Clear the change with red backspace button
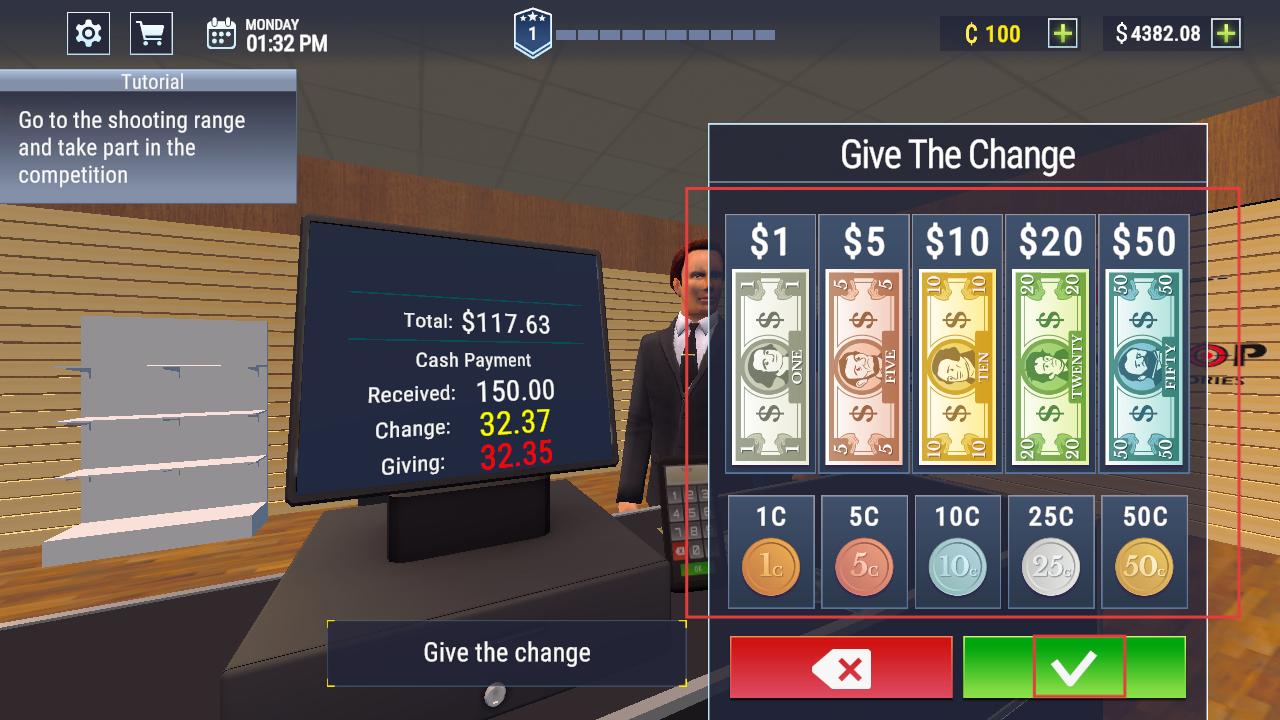 tap(841, 667)
